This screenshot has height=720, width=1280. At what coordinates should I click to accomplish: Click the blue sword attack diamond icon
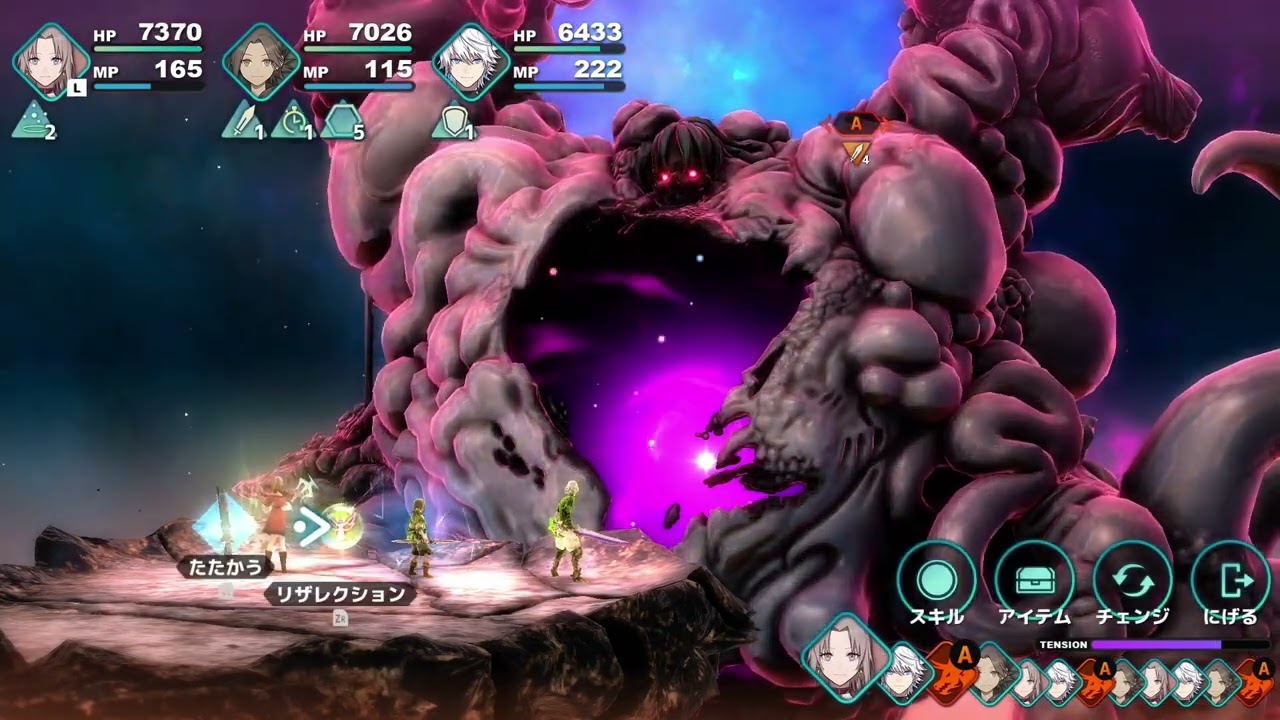pos(222,523)
